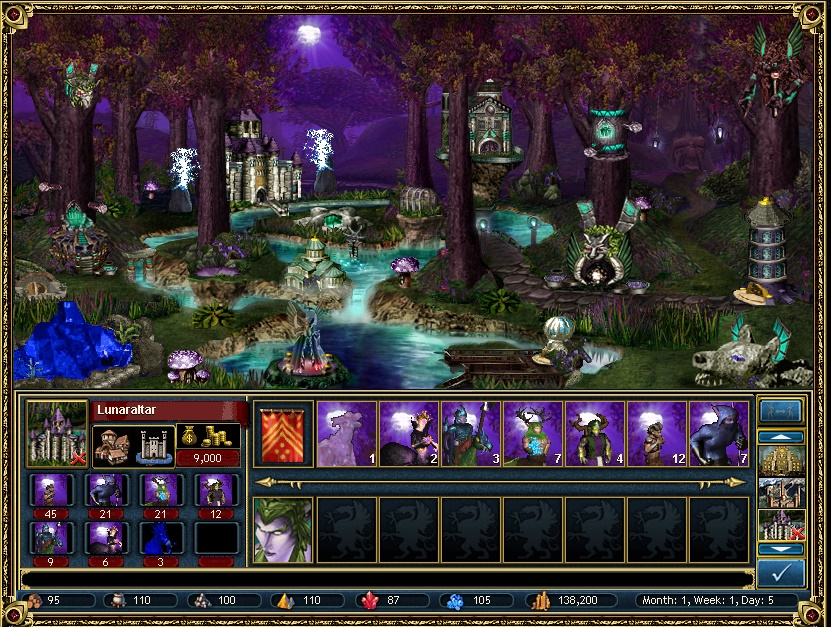Select the visiting hero portrait
Image resolution: width=831 pixels, height=627 pixels.
283,529
